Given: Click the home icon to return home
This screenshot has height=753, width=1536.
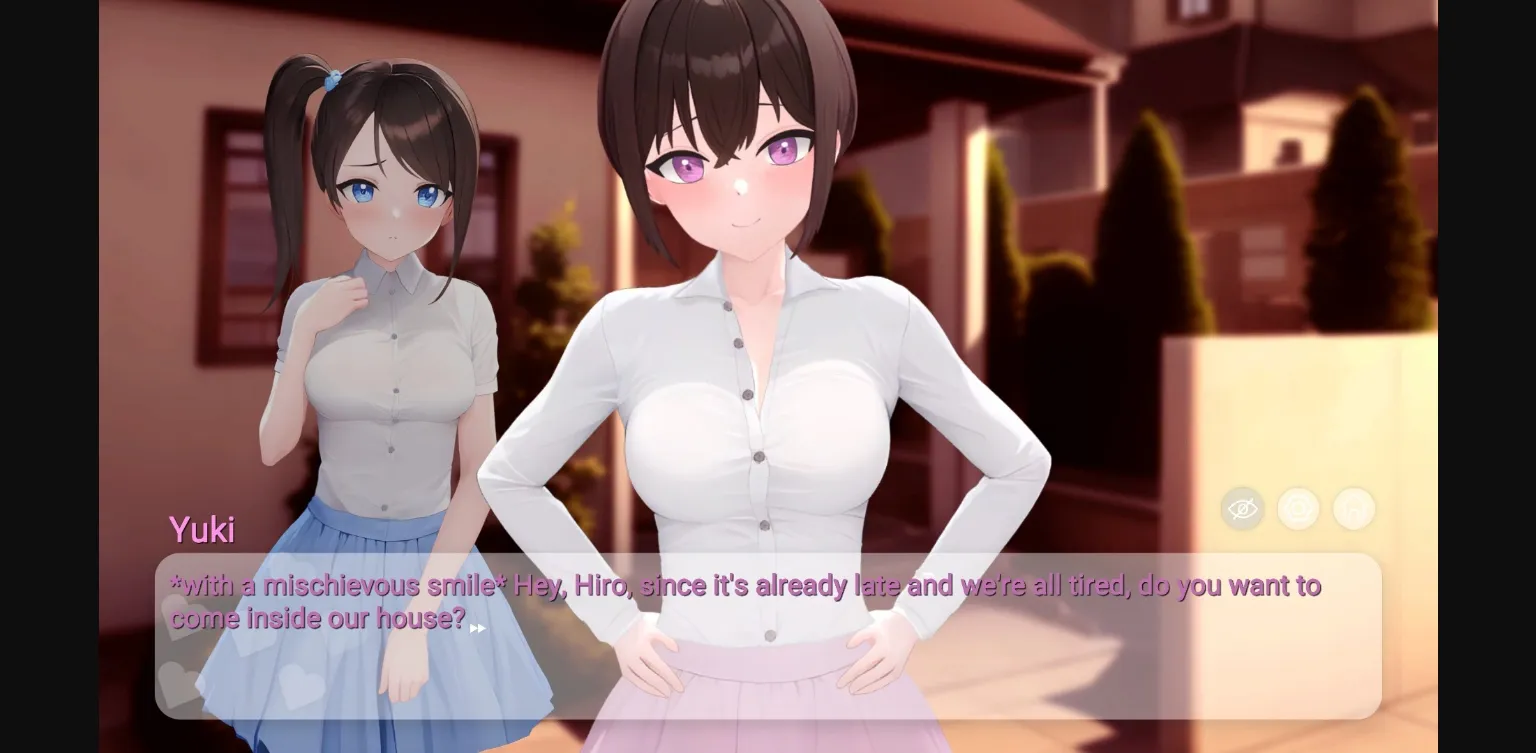Looking at the screenshot, I should point(1354,509).
